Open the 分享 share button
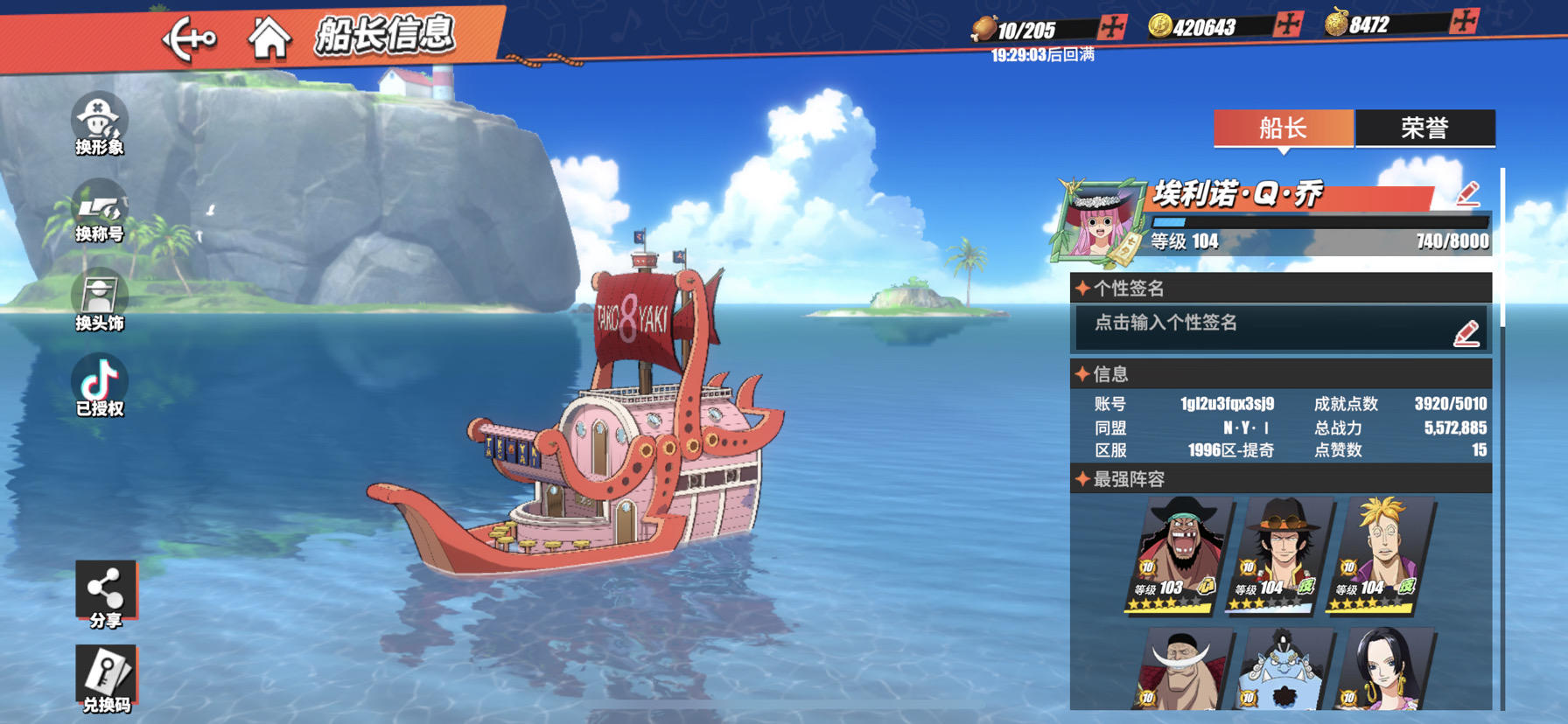Image resolution: width=1568 pixels, height=724 pixels. pyautogui.click(x=105, y=595)
